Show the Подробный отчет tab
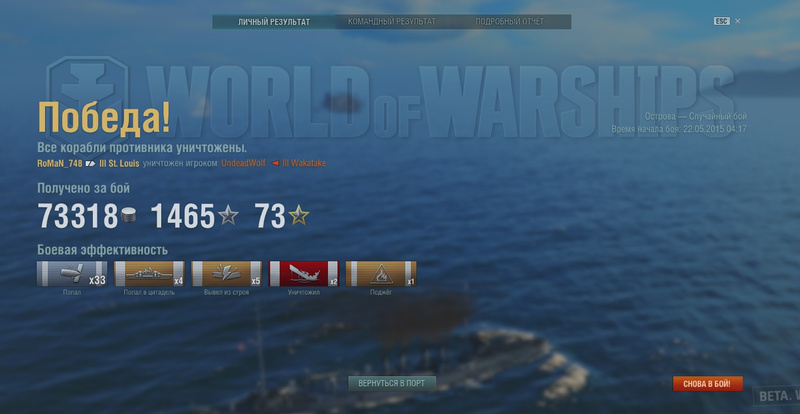The width and height of the screenshot is (800, 414). [509, 21]
